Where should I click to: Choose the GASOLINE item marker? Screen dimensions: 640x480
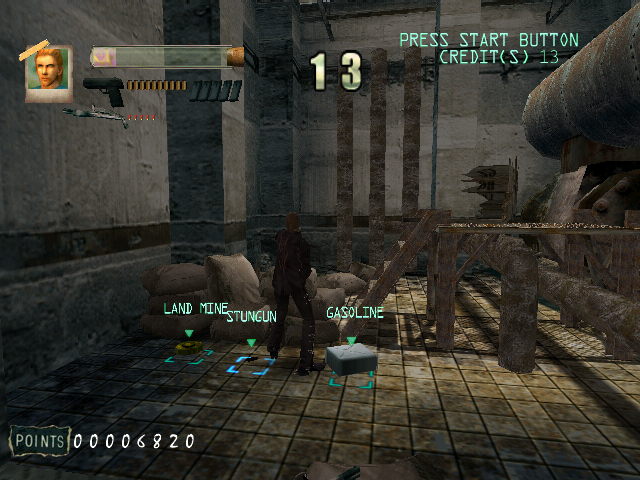point(350,361)
